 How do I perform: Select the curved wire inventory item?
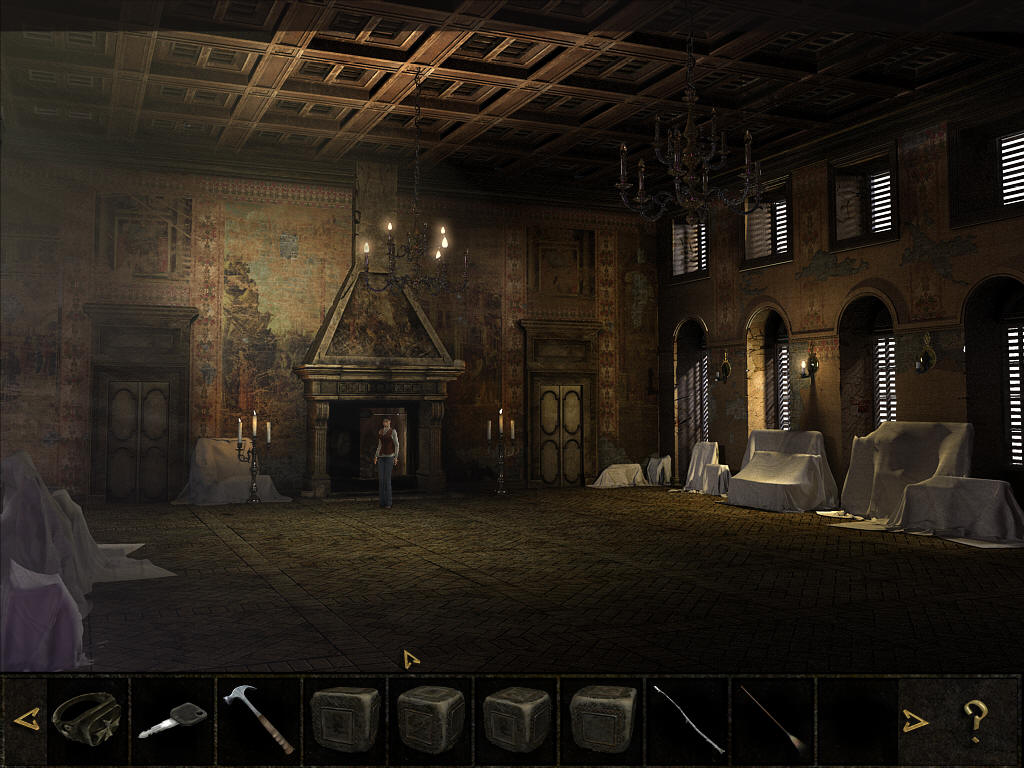[x=688, y=718]
